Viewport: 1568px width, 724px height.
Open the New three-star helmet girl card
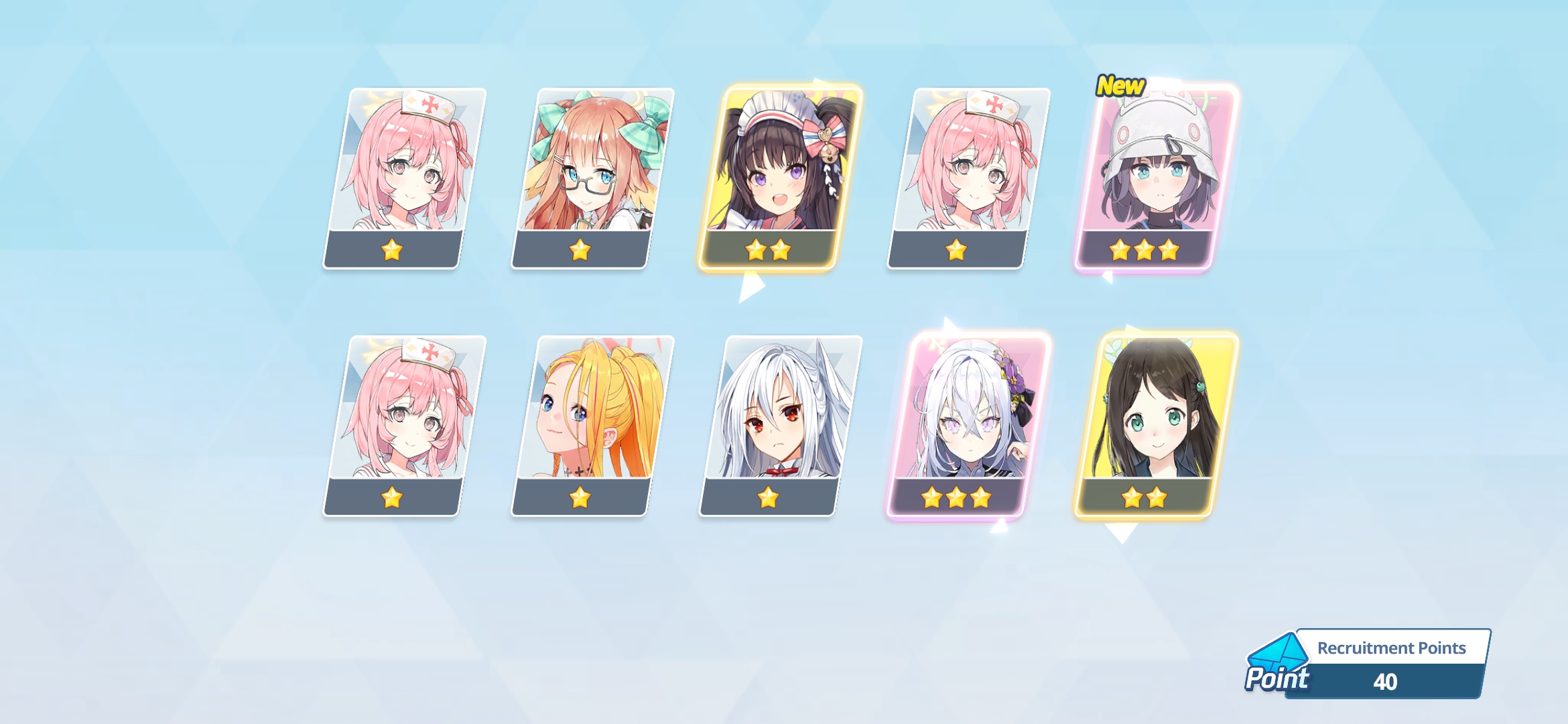coord(1157,178)
